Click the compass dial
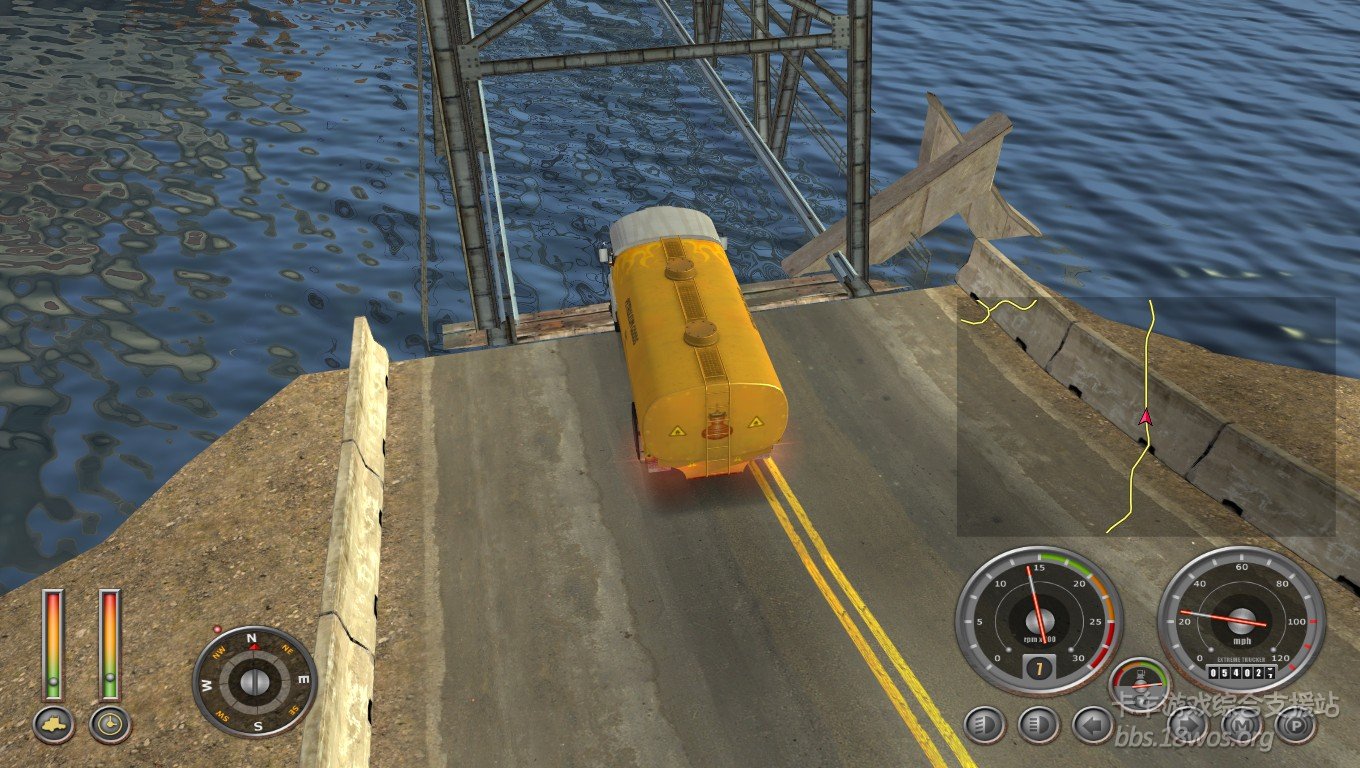Image resolution: width=1360 pixels, height=768 pixels. coord(254,681)
